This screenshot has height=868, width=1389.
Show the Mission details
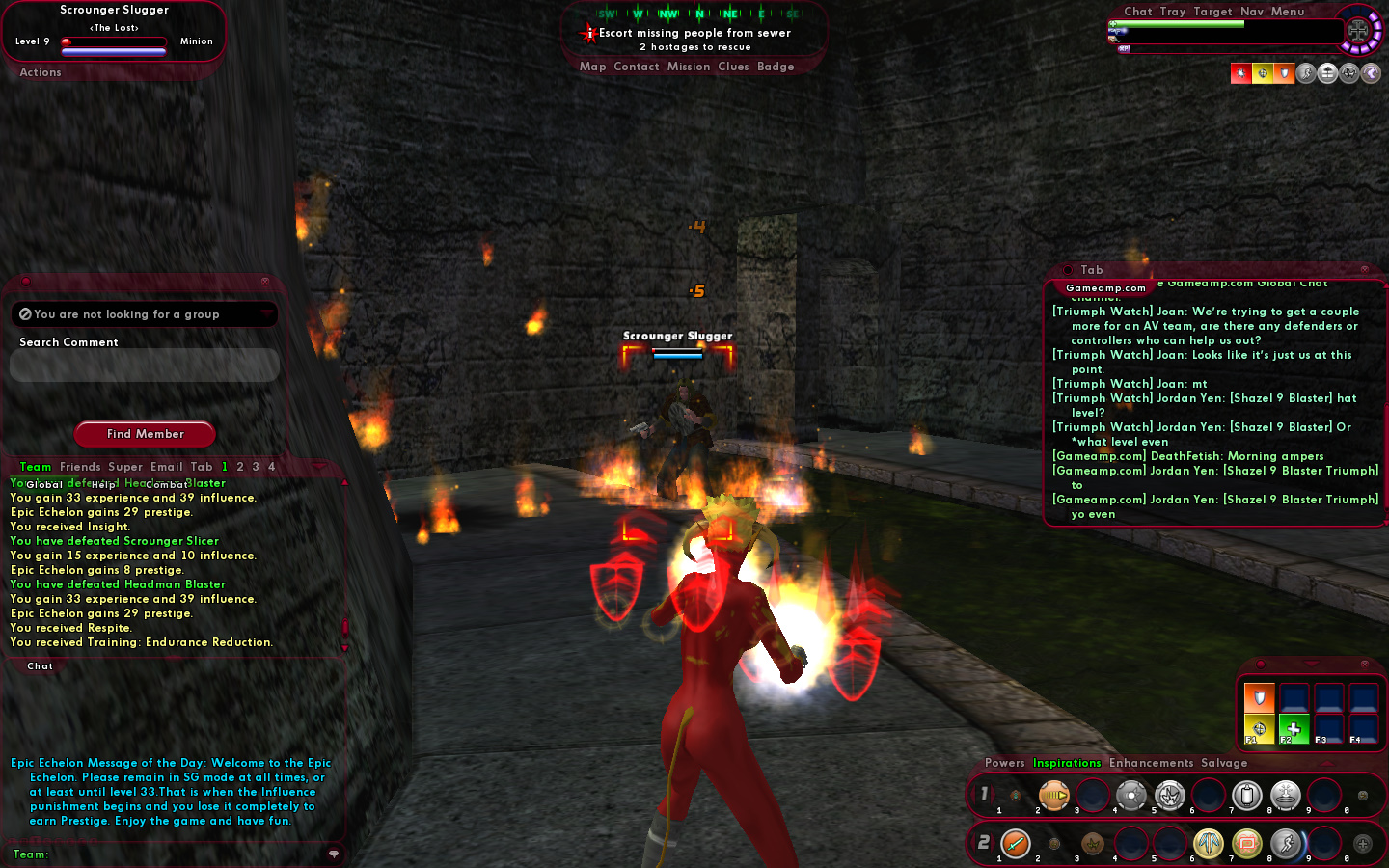coord(688,67)
